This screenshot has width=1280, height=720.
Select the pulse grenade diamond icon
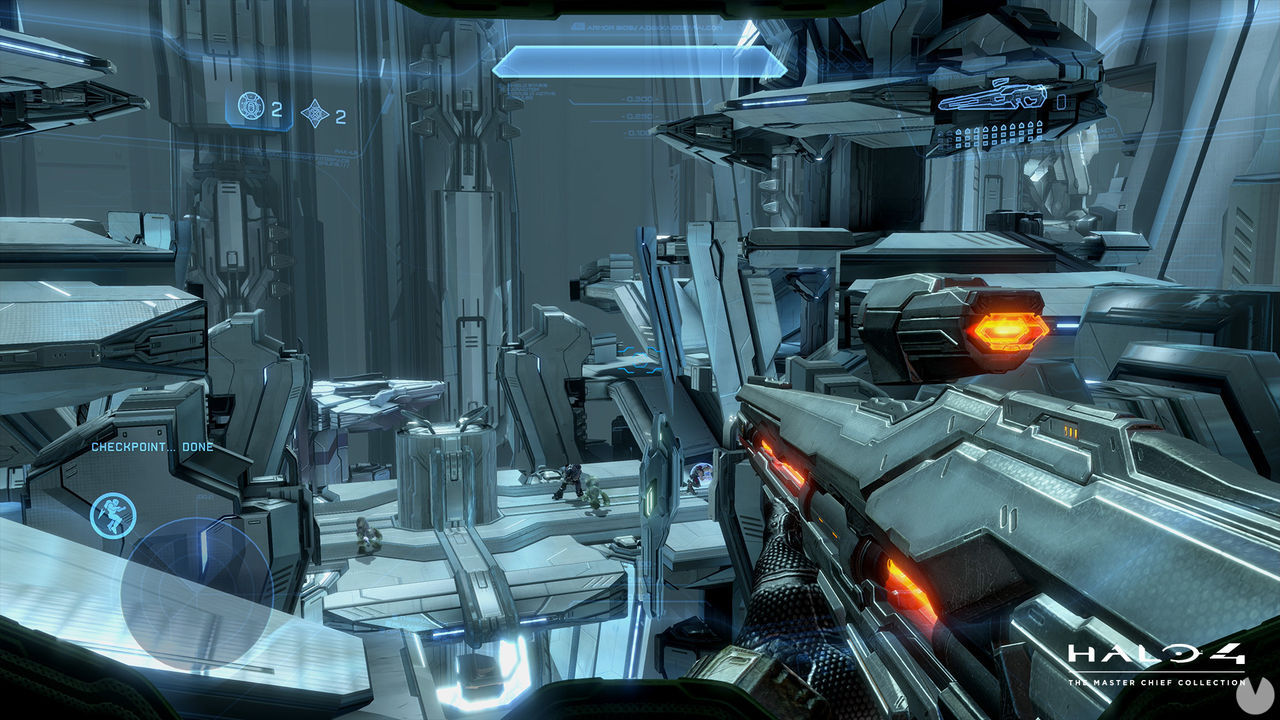coord(315,111)
